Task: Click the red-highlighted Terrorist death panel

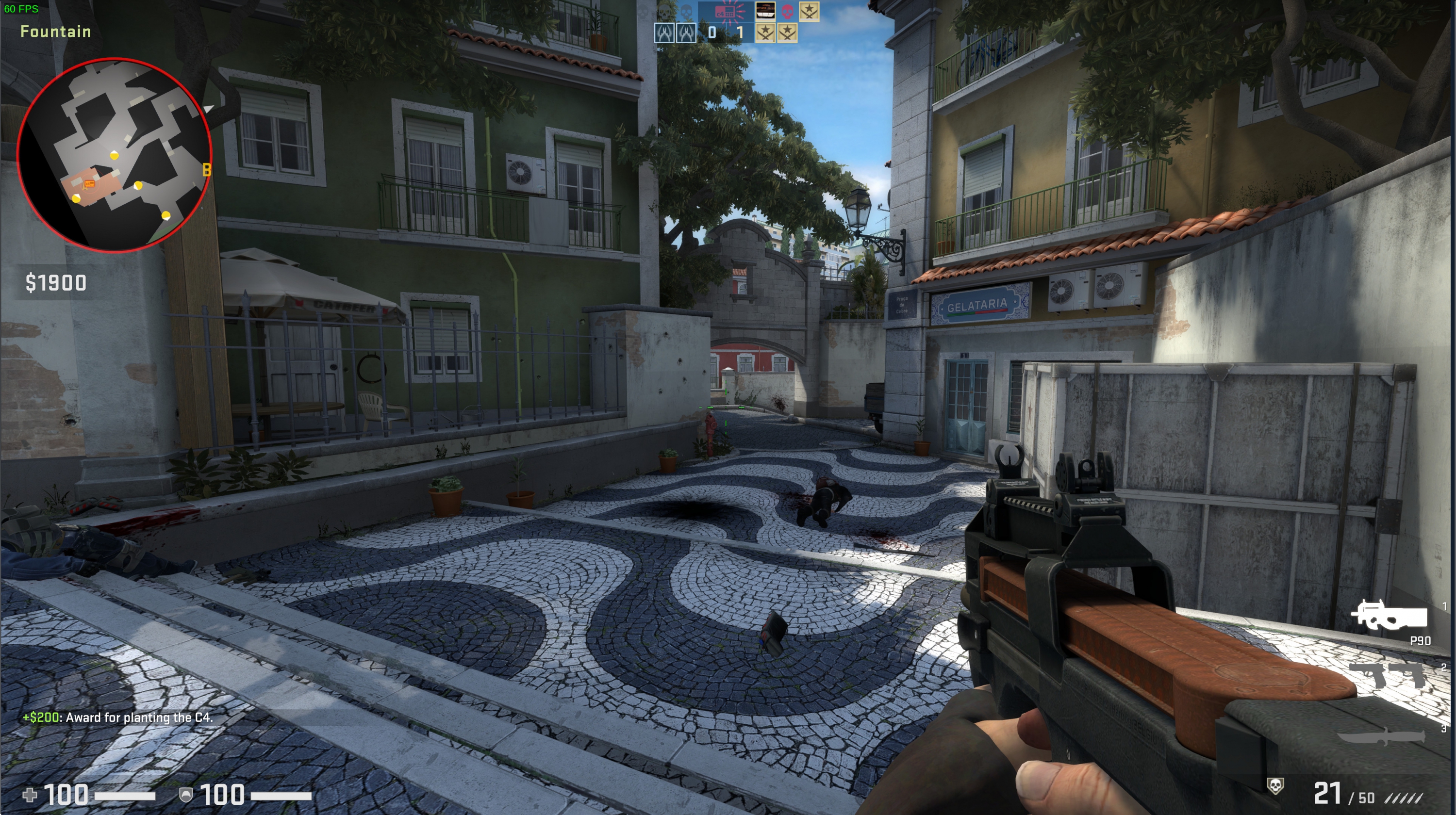Action: tap(765, 12)
